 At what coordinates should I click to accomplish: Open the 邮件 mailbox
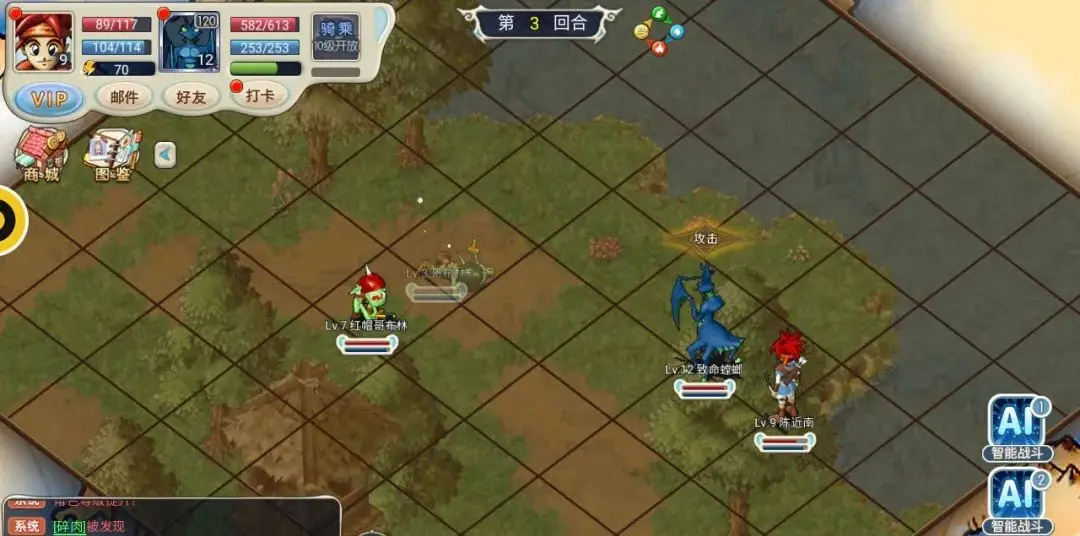(124, 97)
